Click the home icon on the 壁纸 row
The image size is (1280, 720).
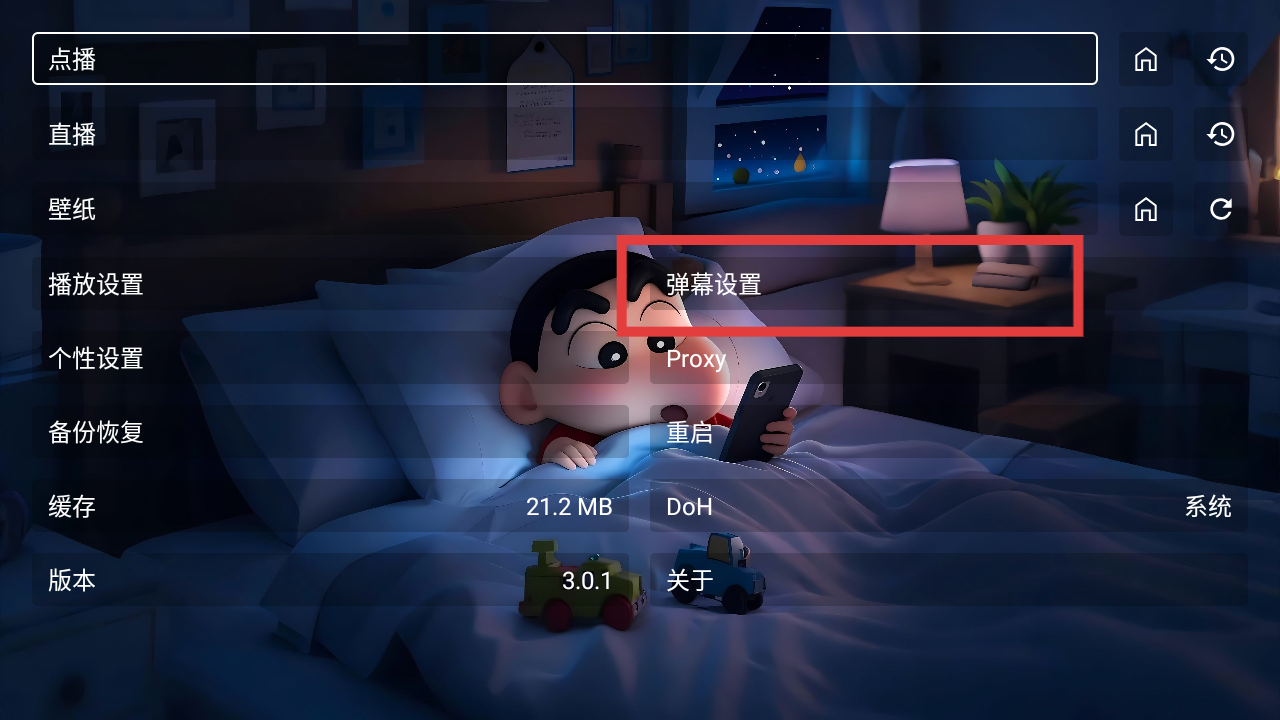coord(1146,209)
